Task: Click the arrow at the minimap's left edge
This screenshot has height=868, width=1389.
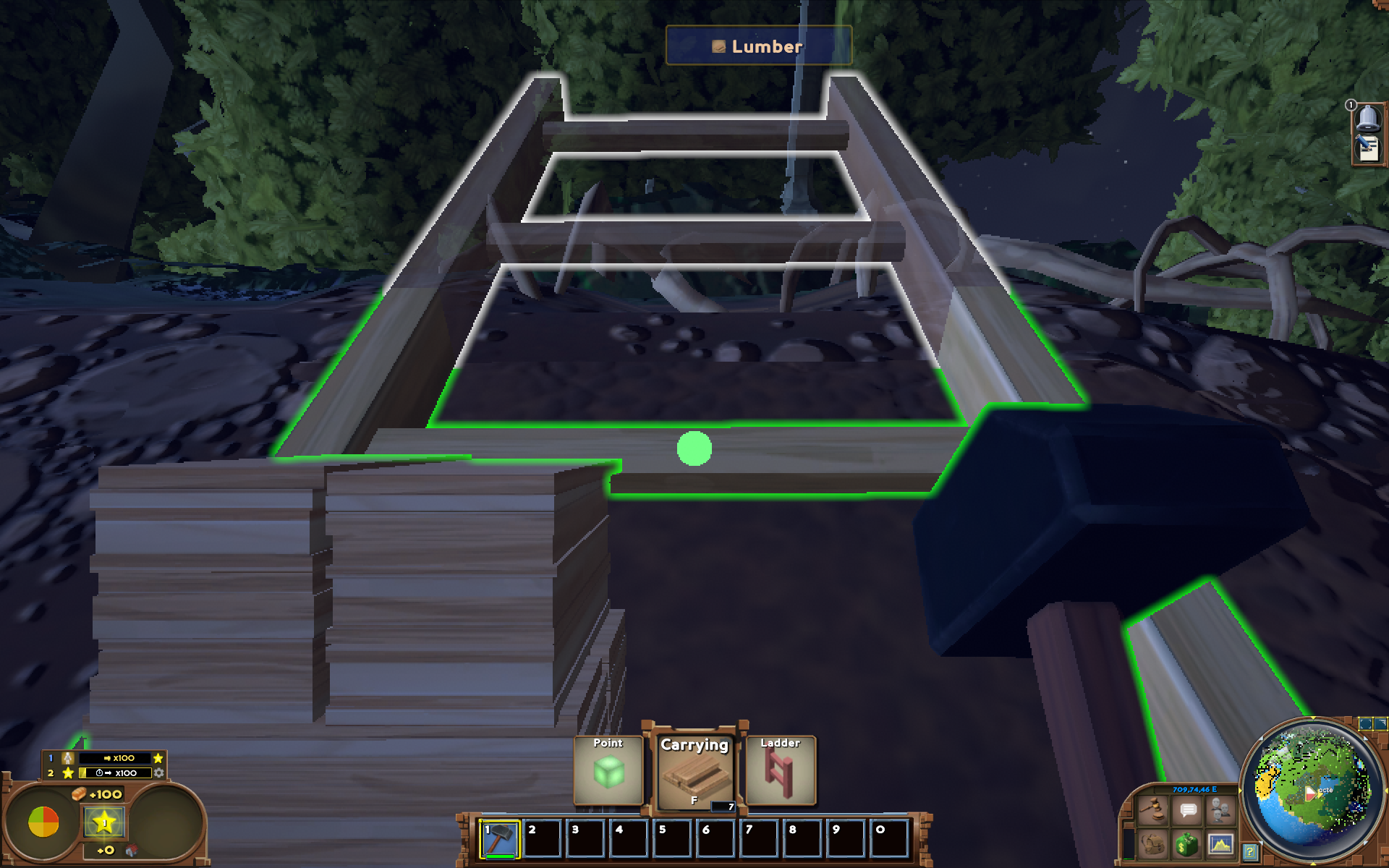Action: pyautogui.click(x=1240, y=790)
